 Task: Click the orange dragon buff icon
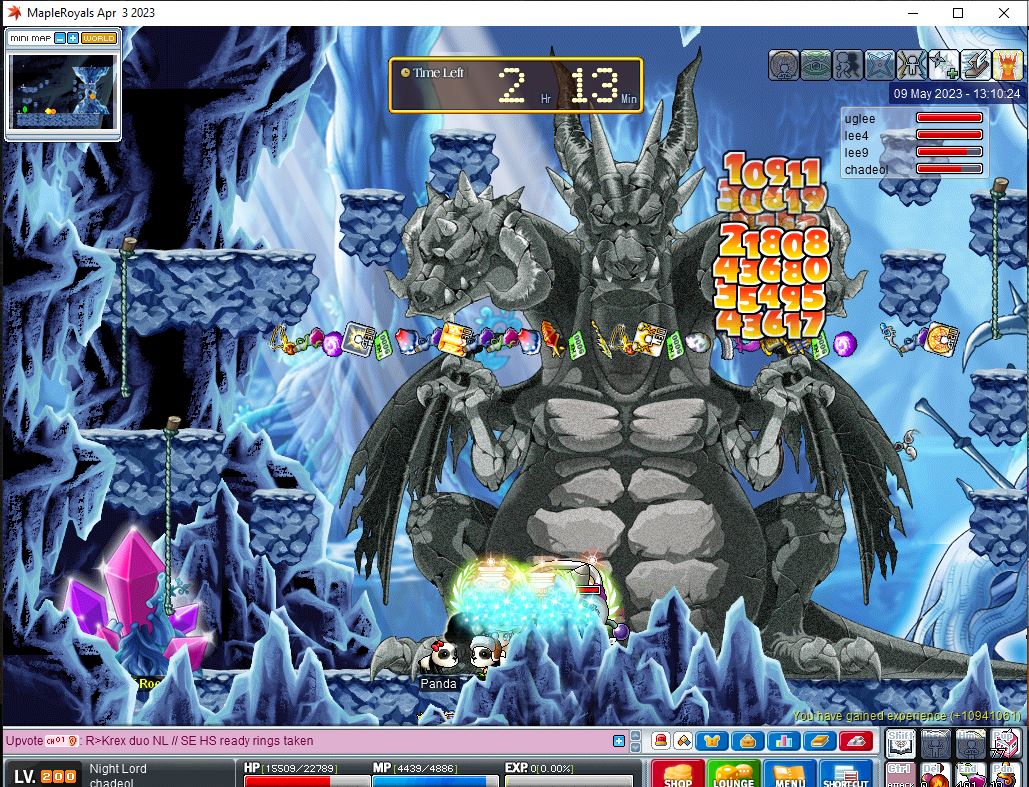pyautogui.click(x=1007, y=65)
